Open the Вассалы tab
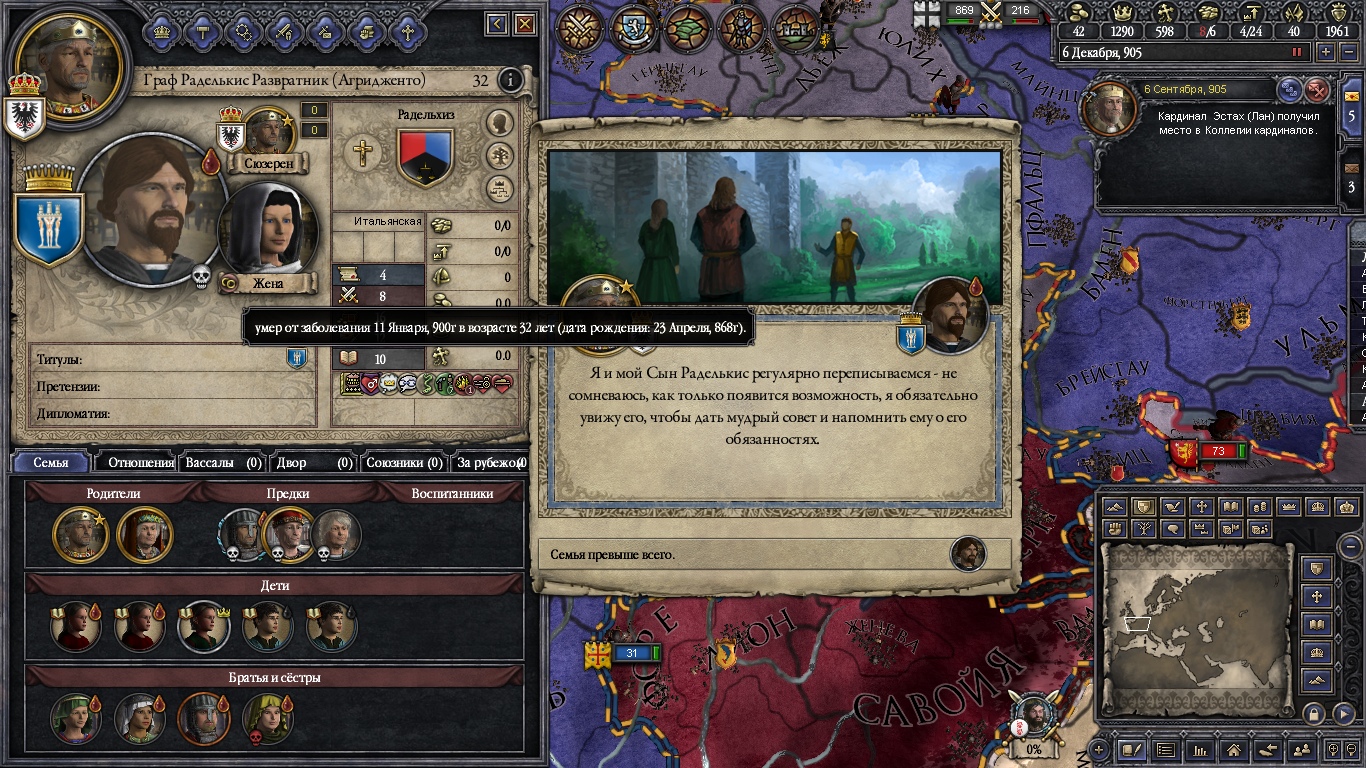The image size is (1366, 768). [x=223, y=462]
